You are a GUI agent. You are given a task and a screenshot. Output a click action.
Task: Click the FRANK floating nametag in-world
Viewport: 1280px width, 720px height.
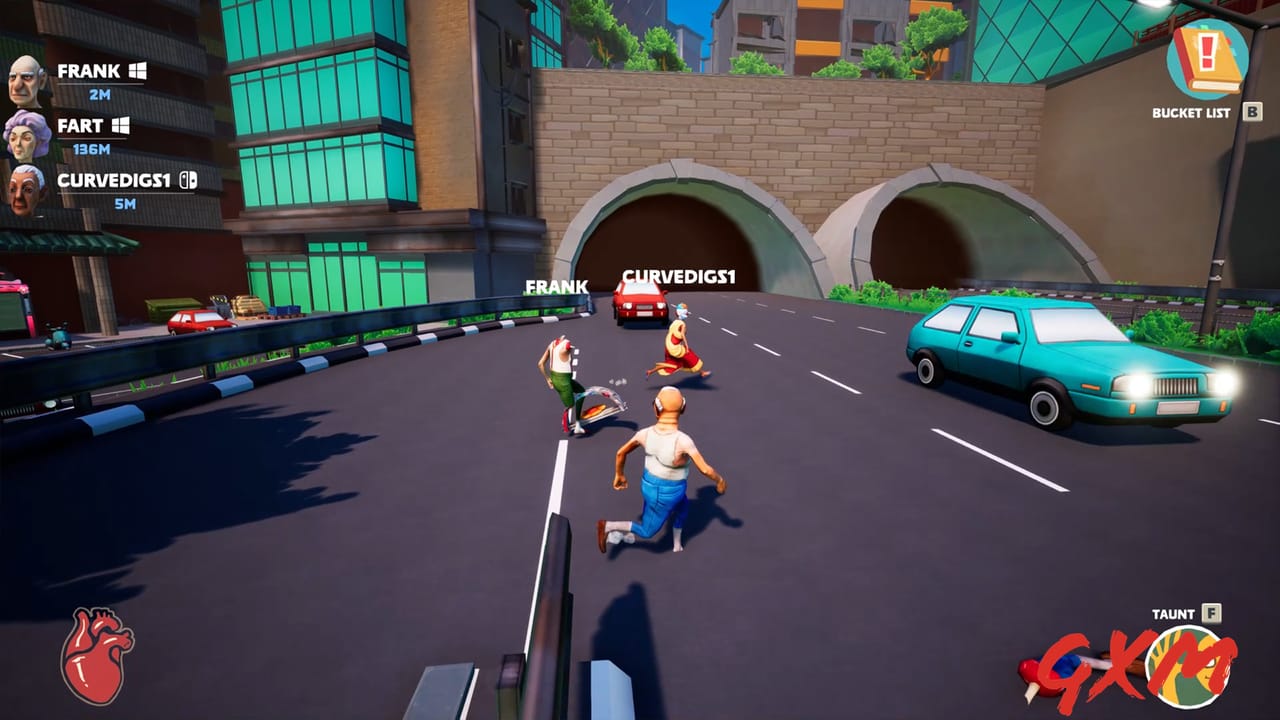coord(558,287)
